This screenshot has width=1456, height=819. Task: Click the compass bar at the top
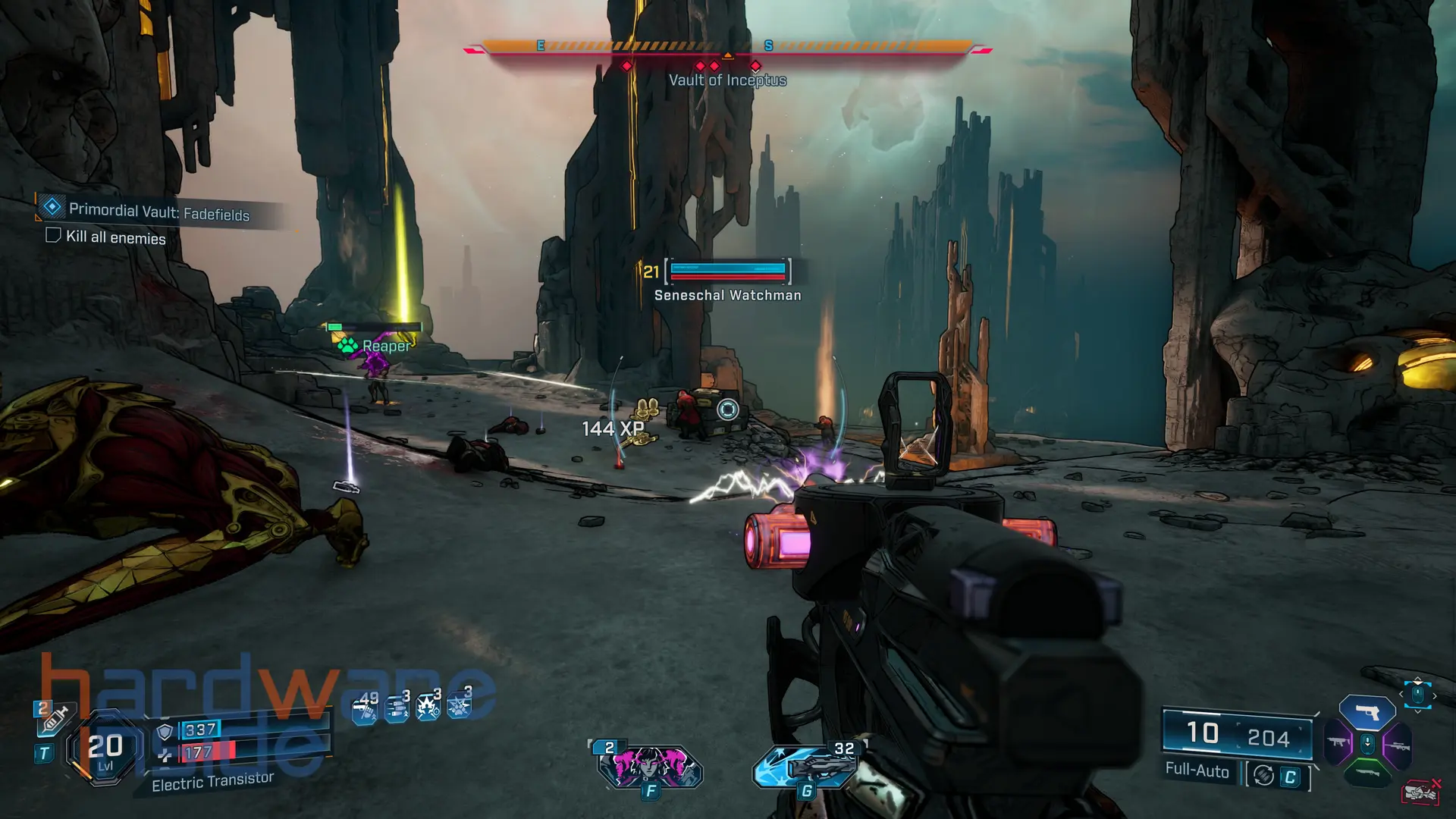(726, 47)
